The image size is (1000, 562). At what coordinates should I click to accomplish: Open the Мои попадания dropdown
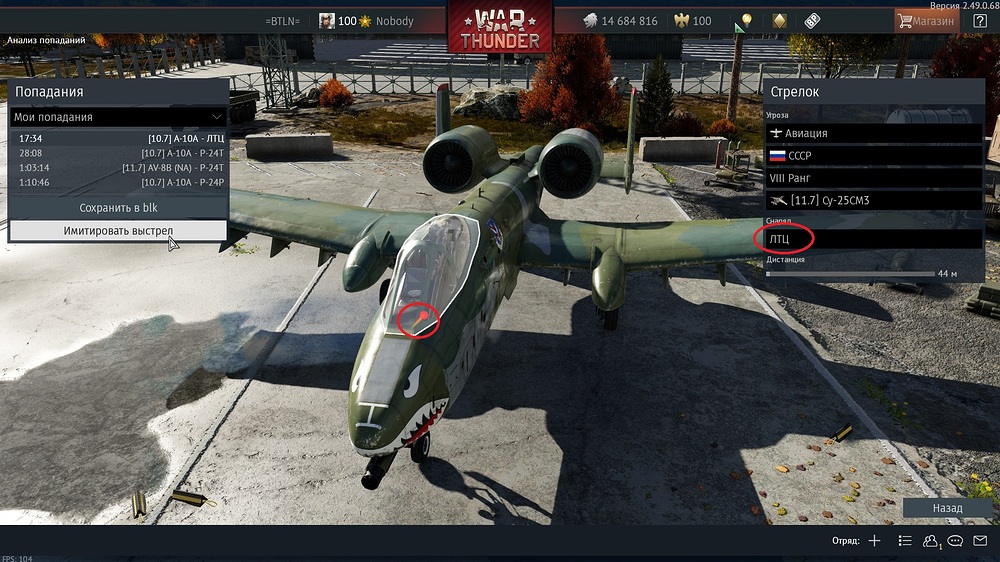(118, 117)
